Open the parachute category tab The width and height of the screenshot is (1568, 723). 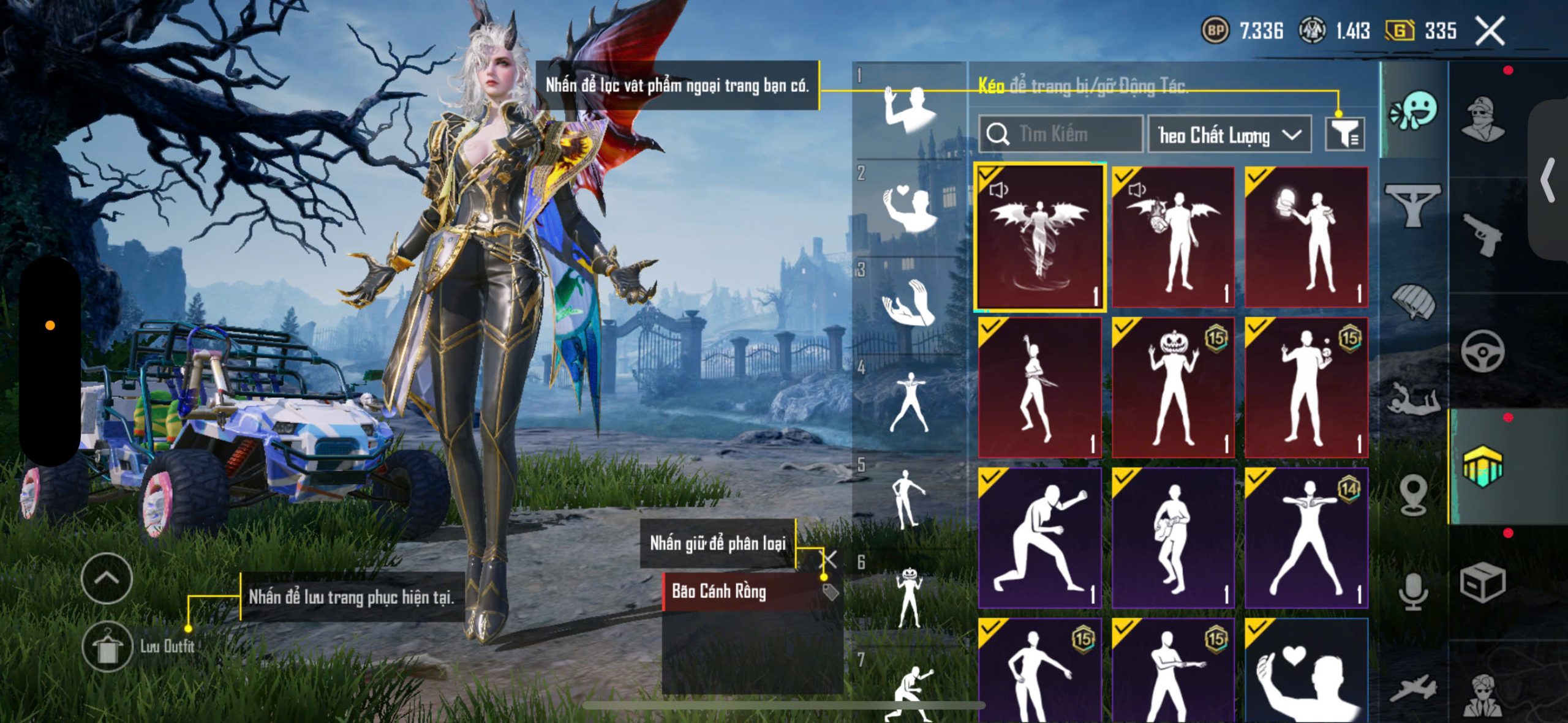[1414, 301]
